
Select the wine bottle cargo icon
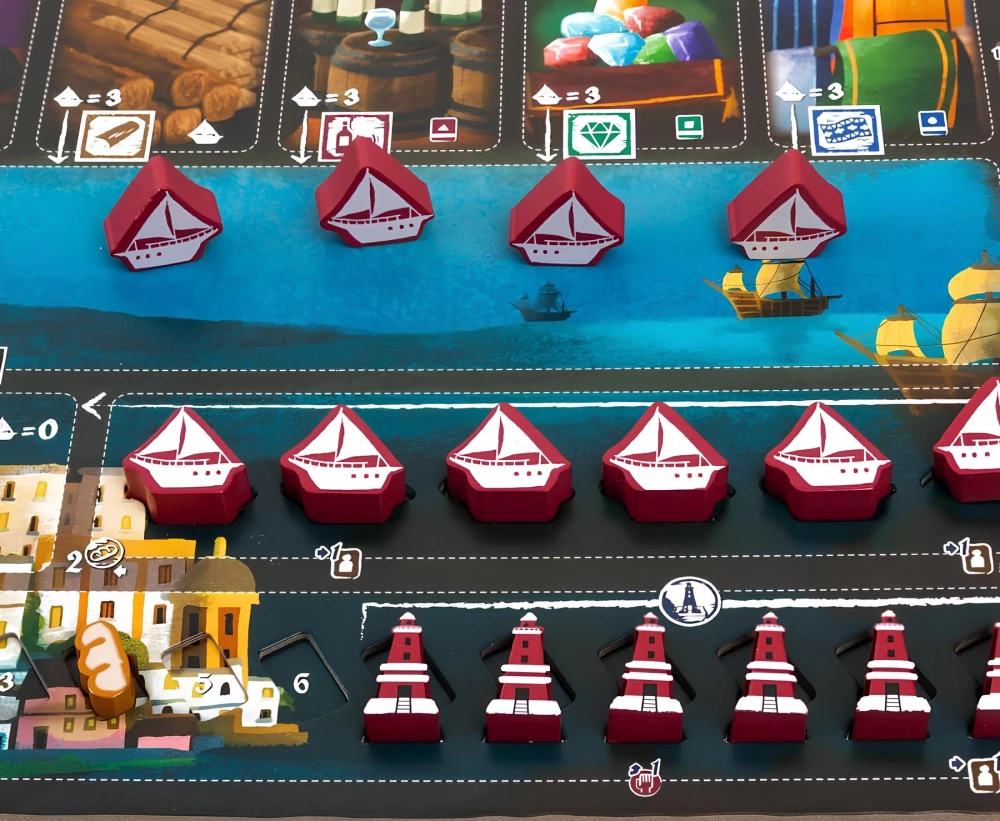point(341,134)
